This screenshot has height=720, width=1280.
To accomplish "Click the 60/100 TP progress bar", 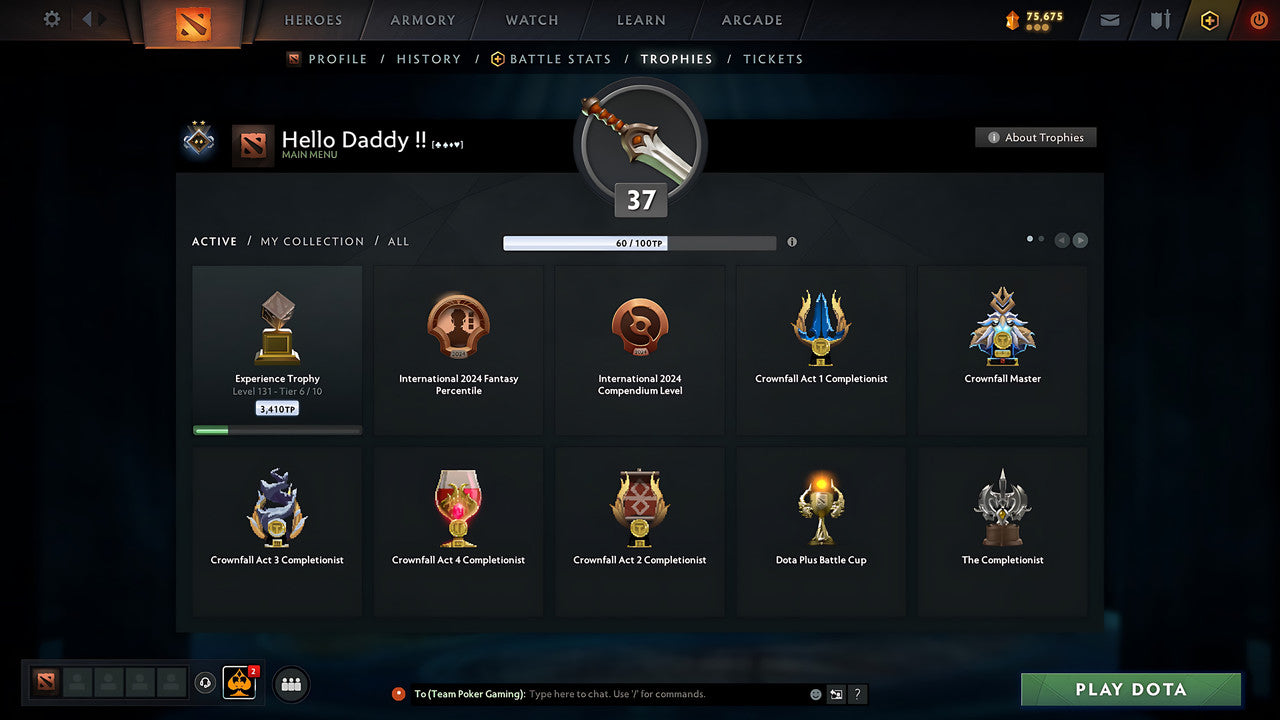I will tap(640, 243).
